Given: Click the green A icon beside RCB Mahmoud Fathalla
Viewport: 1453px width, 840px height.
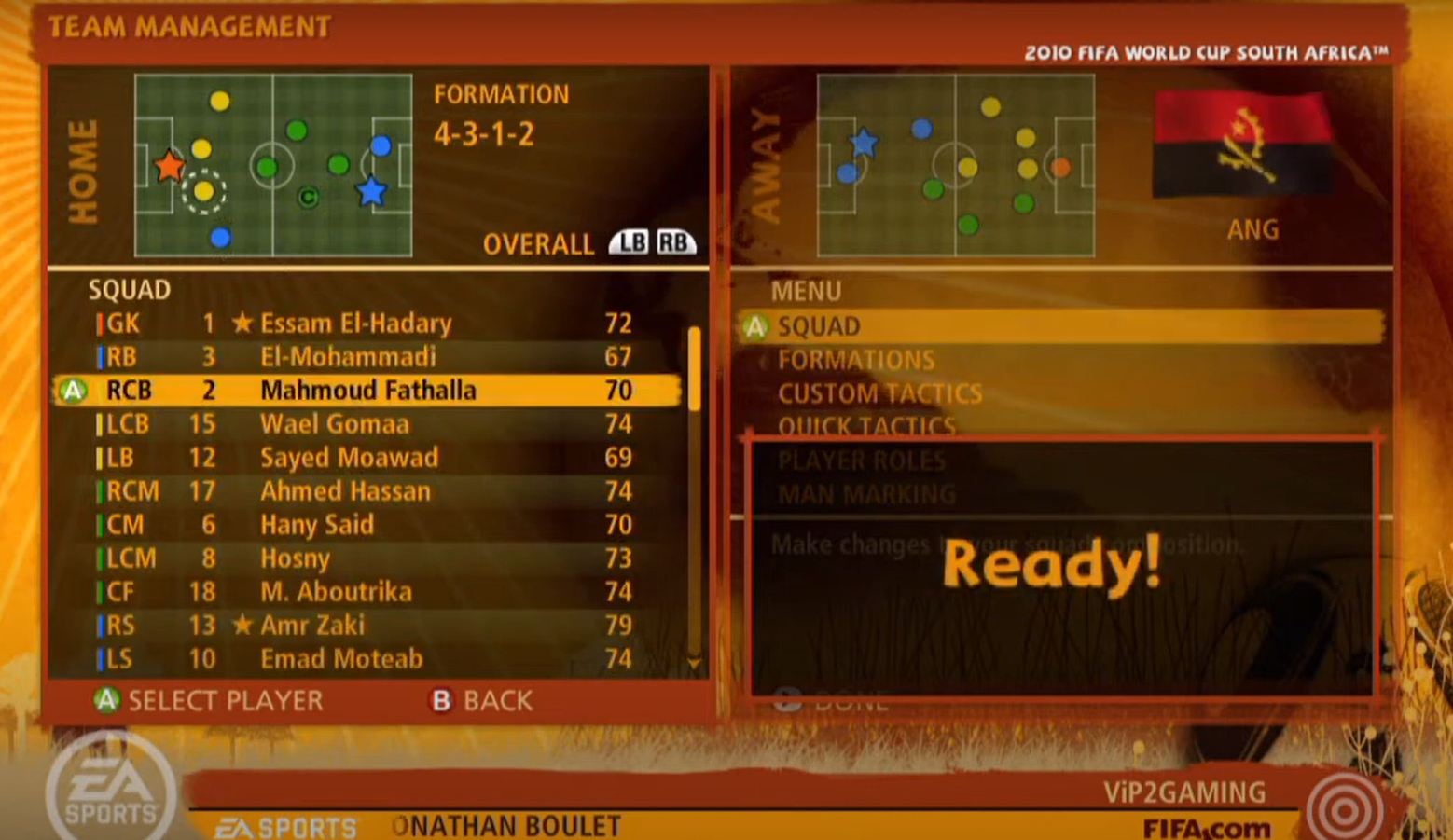Looking at the screenshot, I should [x=73, y=389].
